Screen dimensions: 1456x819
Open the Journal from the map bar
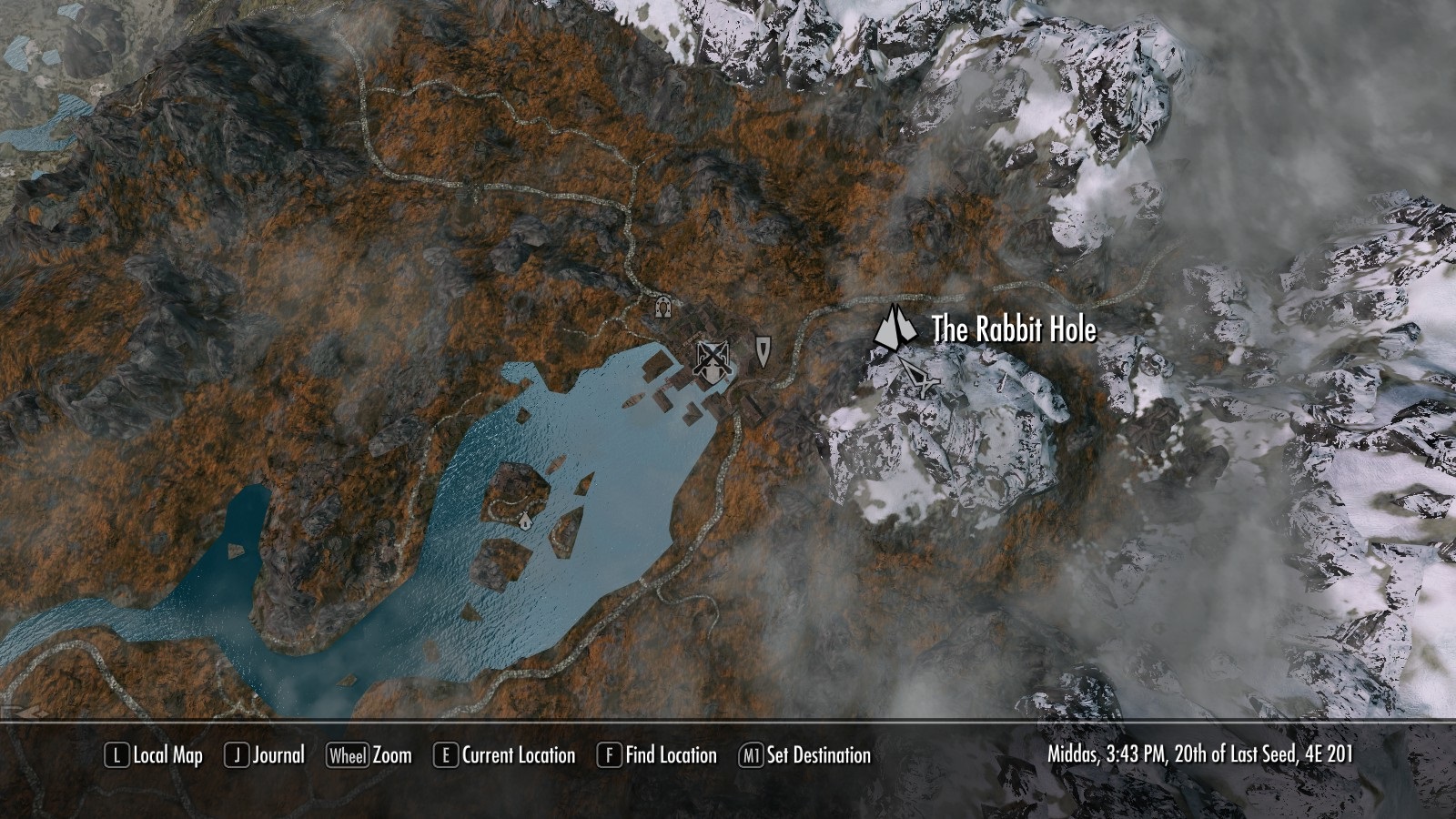click(x=266, y=755)
